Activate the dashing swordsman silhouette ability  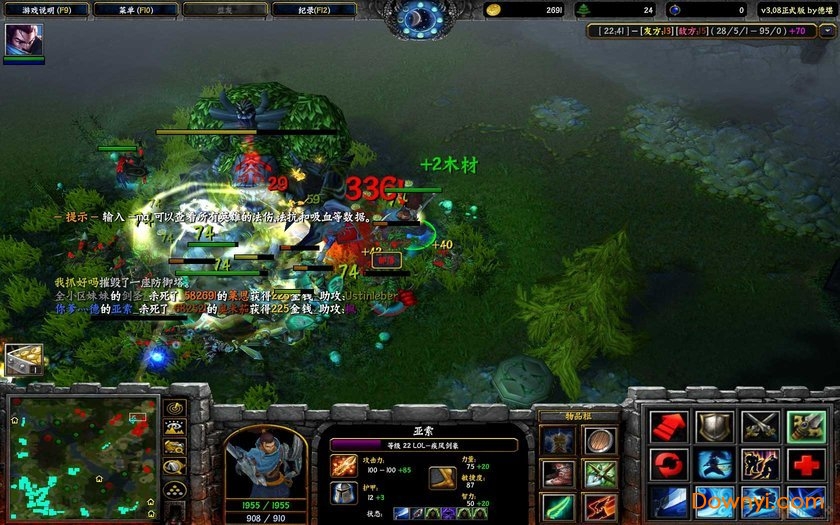point(714,464)
